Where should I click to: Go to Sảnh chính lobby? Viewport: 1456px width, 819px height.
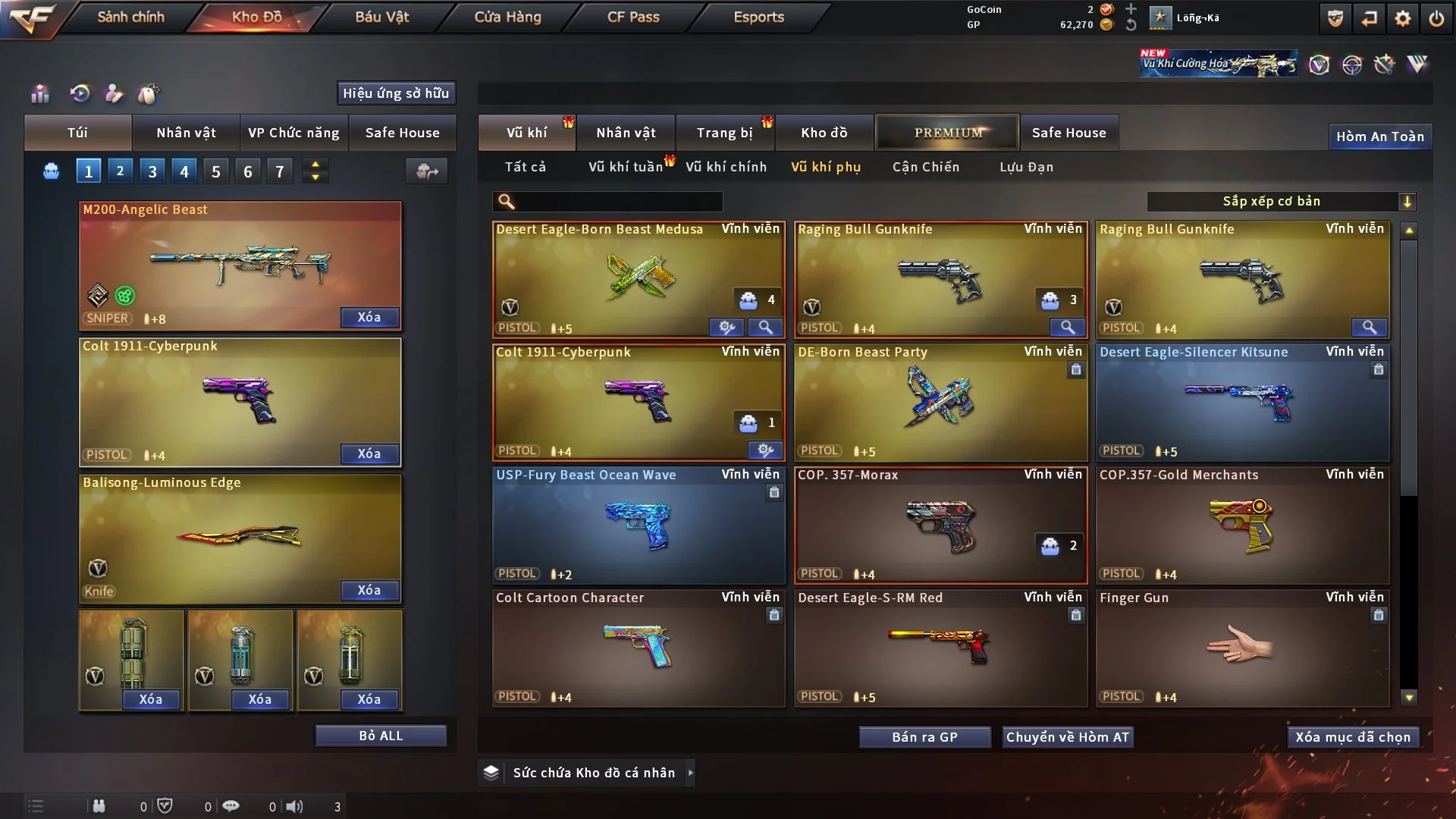coord(130,17)
